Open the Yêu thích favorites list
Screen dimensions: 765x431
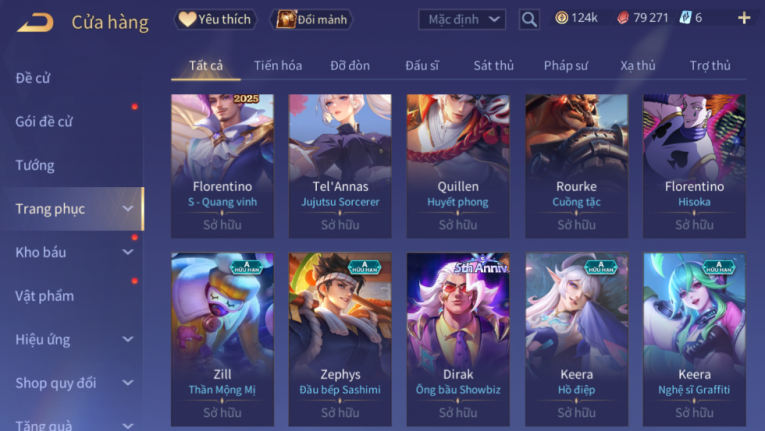coord(215,19)
